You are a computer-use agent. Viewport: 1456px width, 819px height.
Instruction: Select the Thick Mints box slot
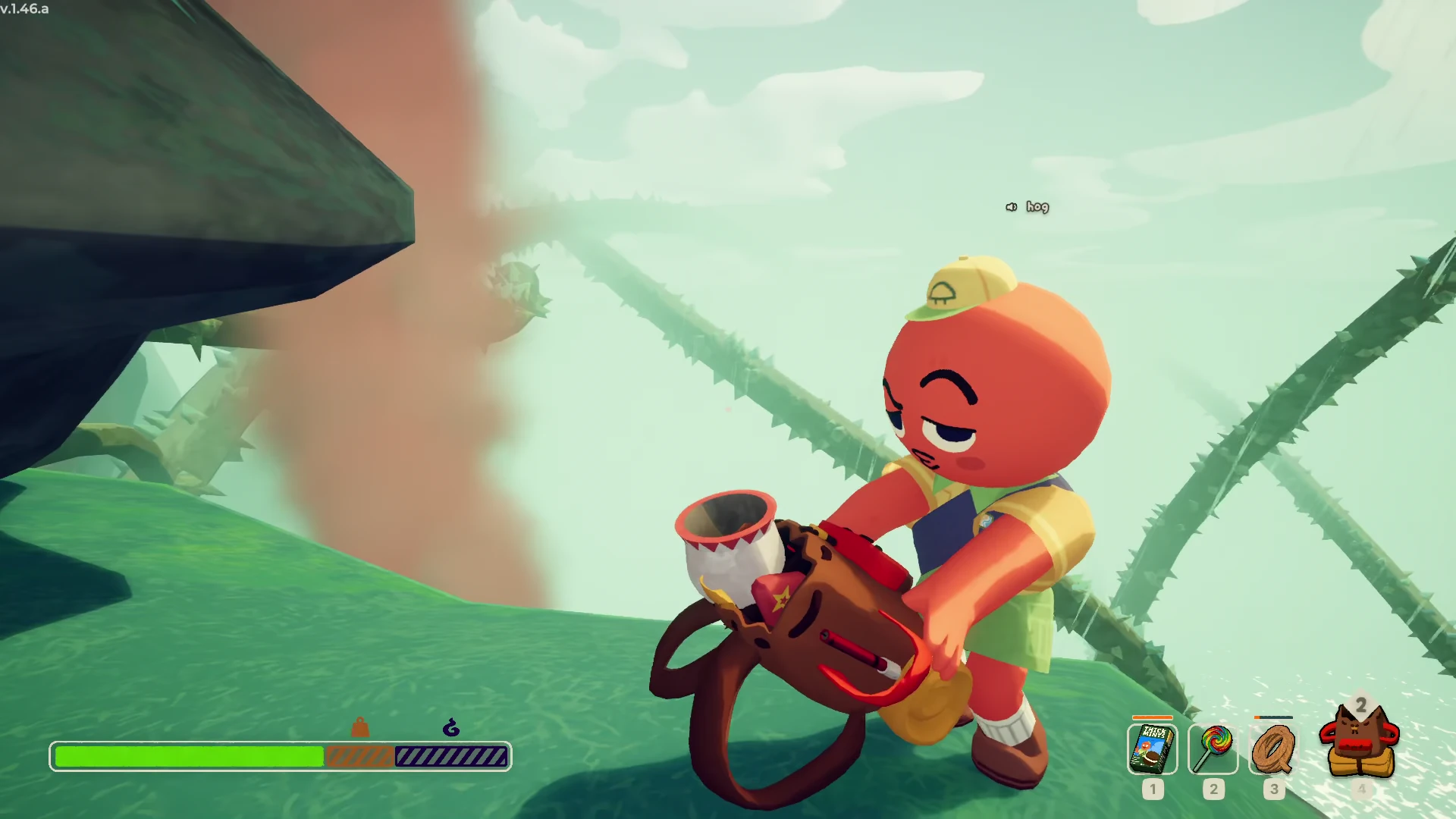1152,748
